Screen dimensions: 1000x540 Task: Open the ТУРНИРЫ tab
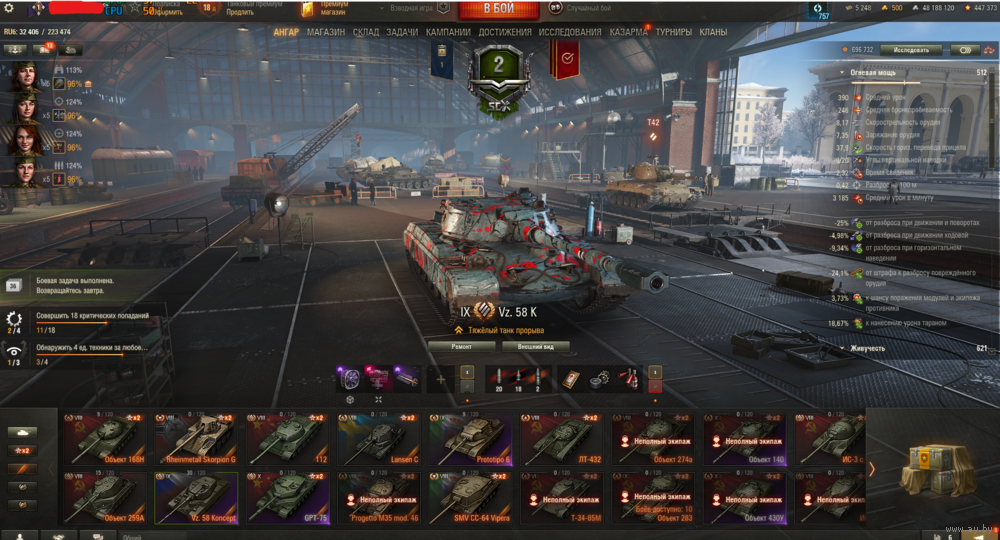click(675, 32)
